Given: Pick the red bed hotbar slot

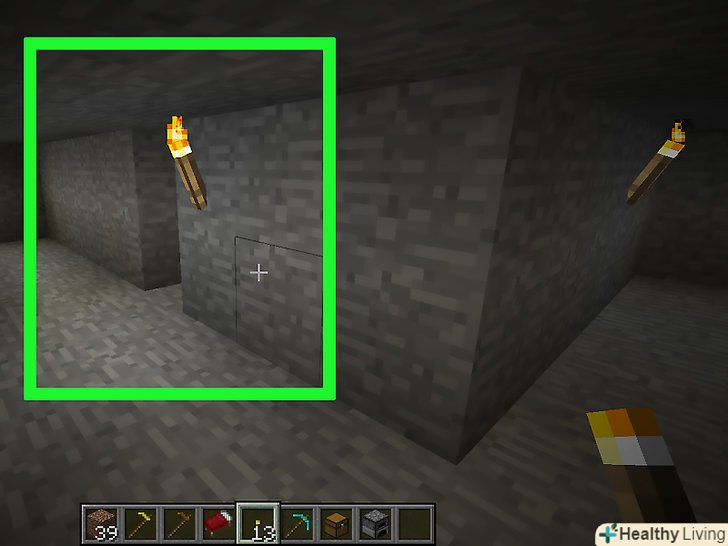Looking at the screenshot, I should pyautogui.click(x=220, y=521).
